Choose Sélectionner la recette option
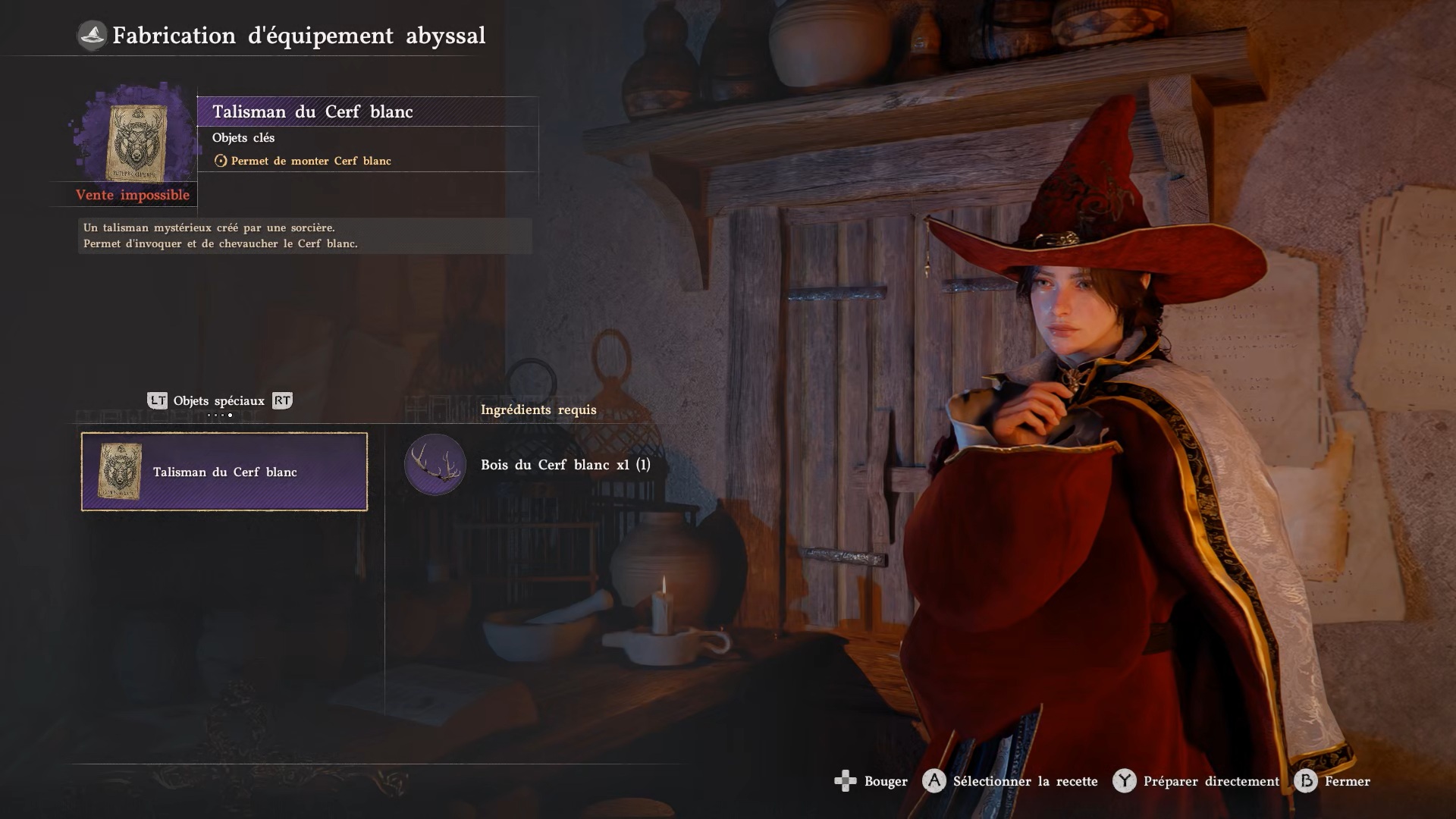The image size is (1456, 819). [1010, 781]
